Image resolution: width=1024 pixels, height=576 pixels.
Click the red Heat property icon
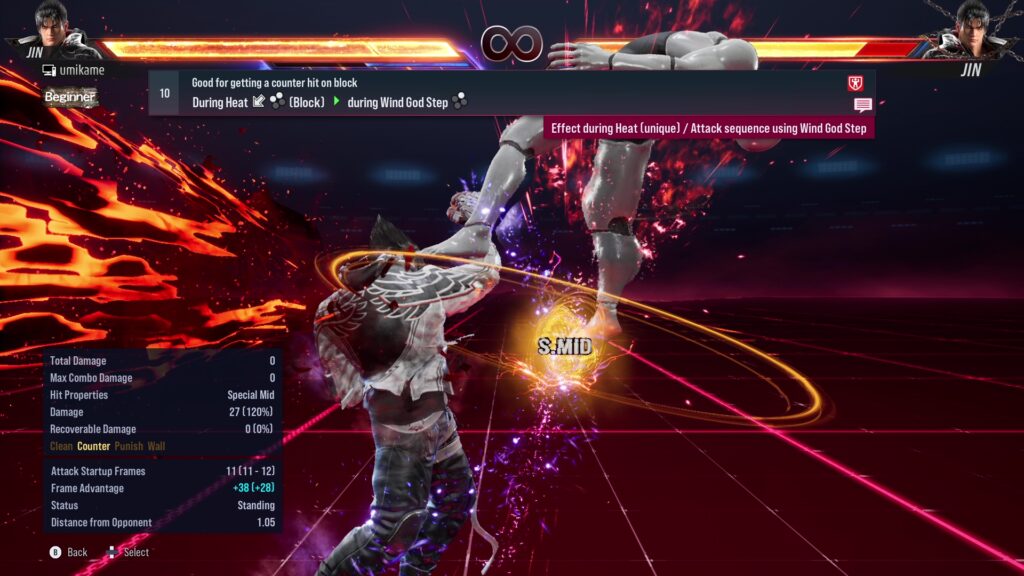[855, 84]
